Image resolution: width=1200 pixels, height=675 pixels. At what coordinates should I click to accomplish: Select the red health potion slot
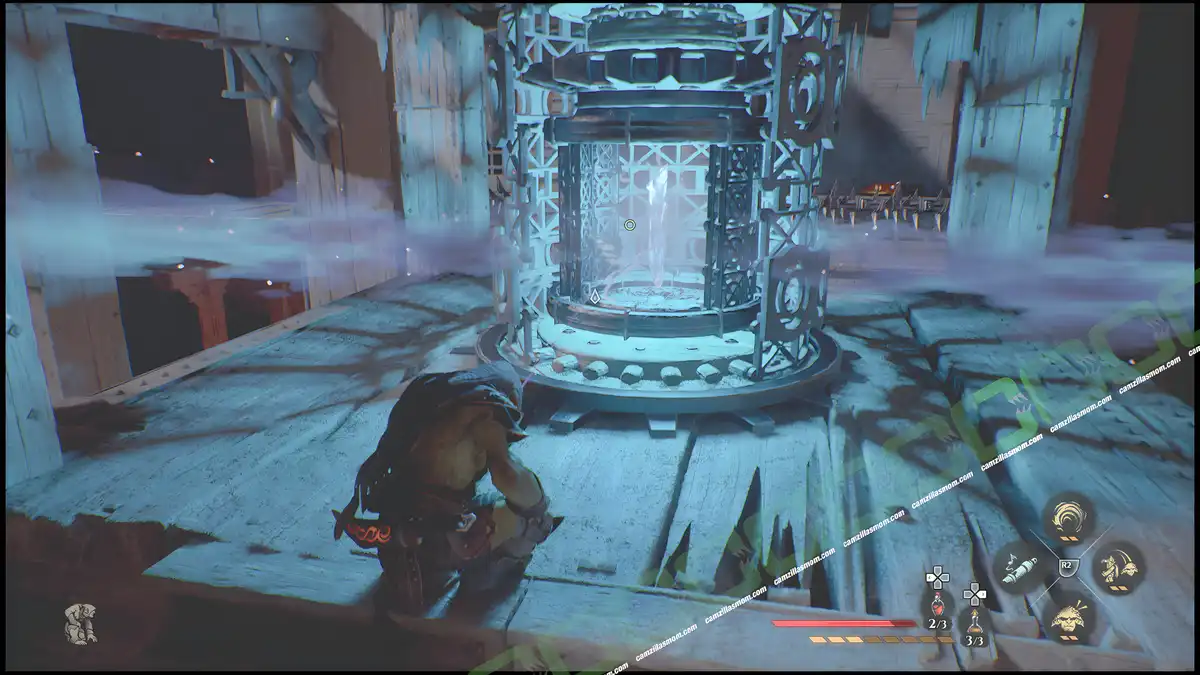pos(936,605)
